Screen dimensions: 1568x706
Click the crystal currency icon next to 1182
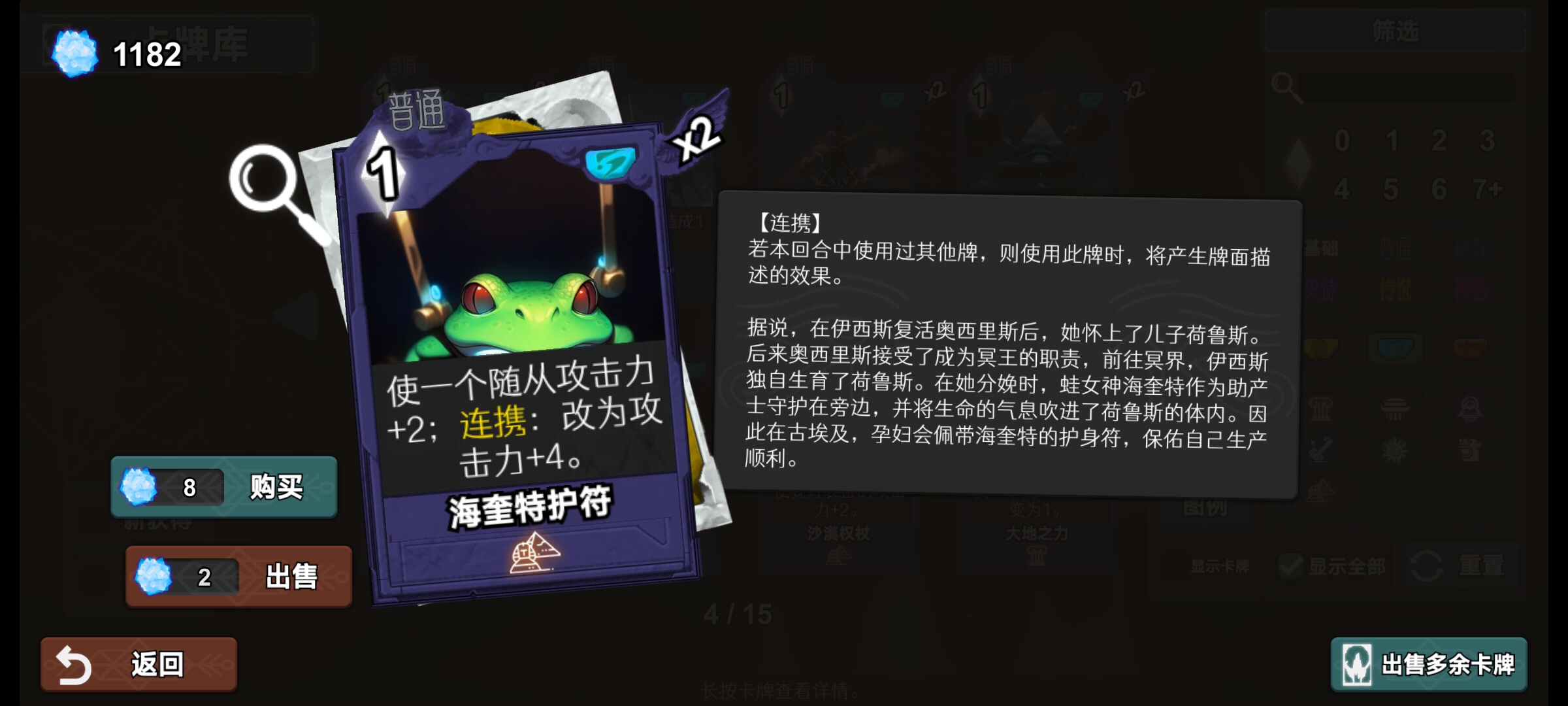(x=75, y=50)
